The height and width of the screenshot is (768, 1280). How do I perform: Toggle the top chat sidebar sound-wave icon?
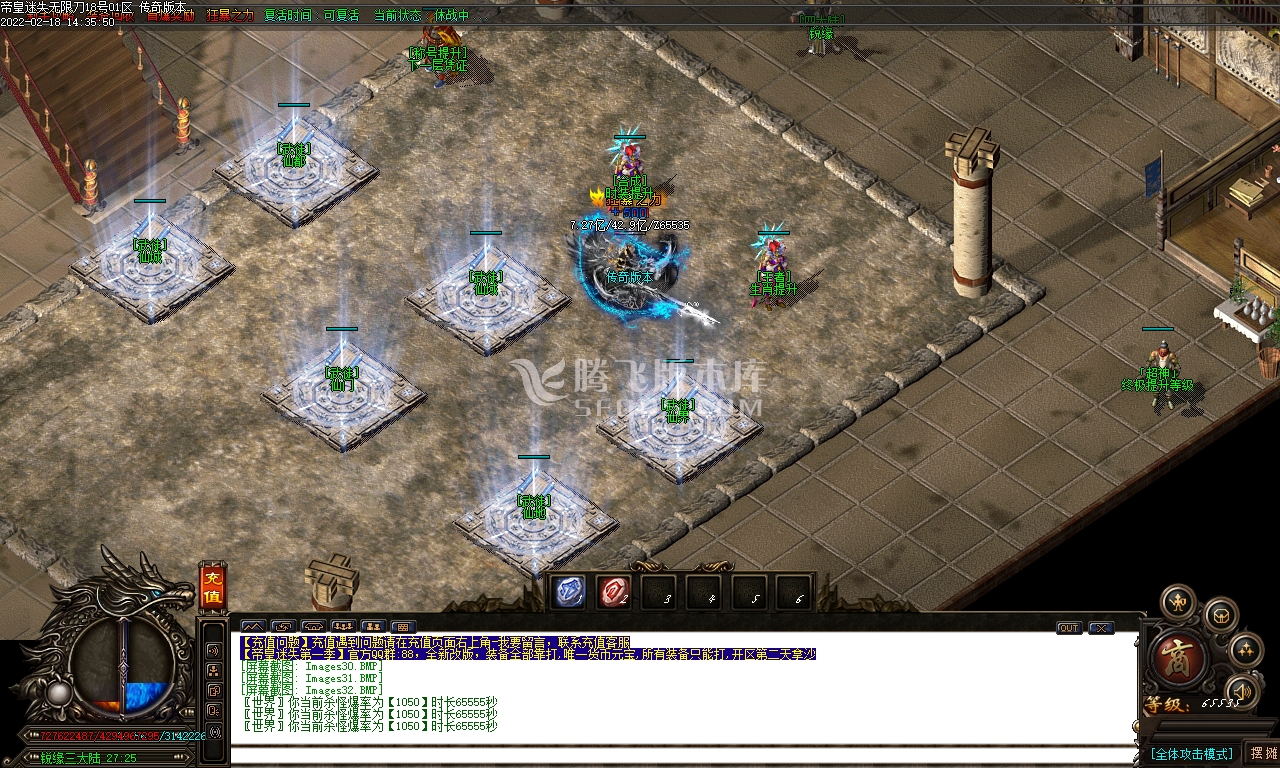pyautogui.click(x=213, y=649)
